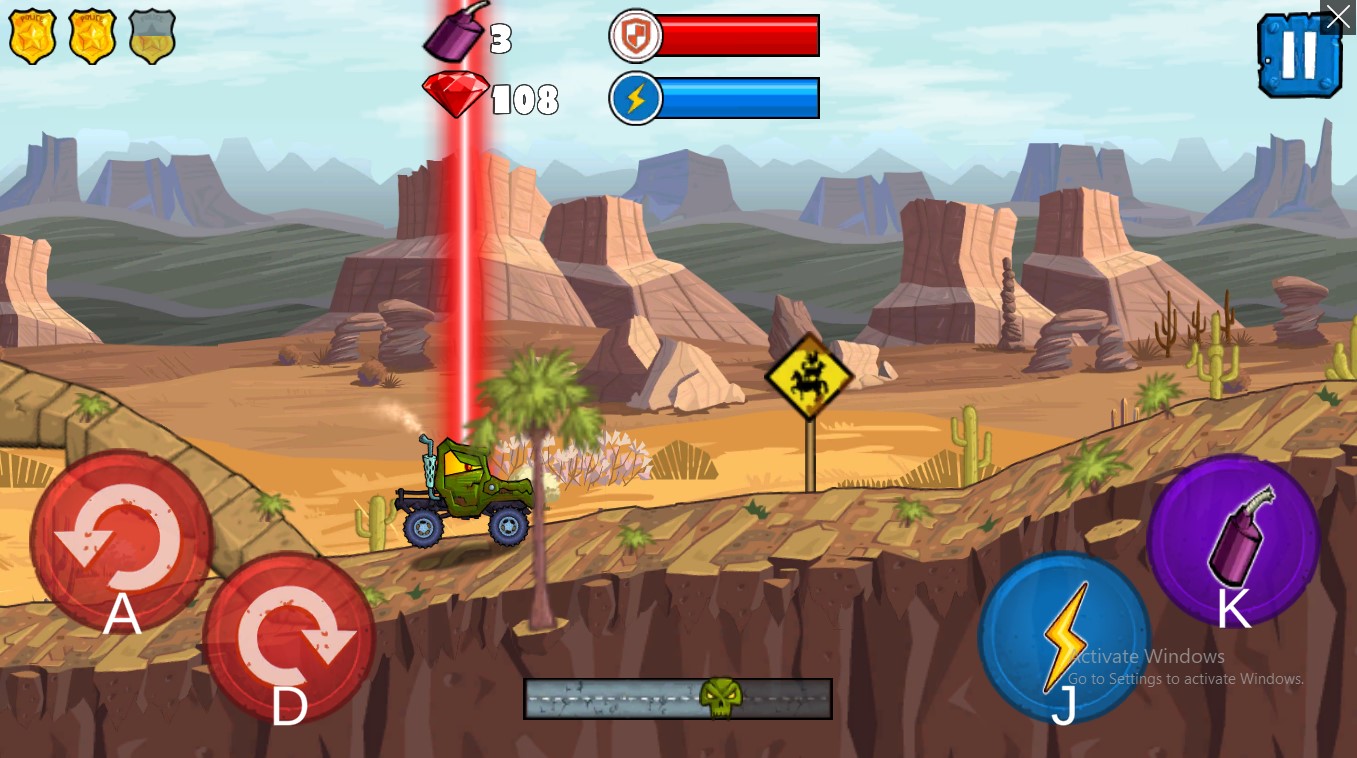This screenshot has height=758, width=1357.
Task: Tap the D rotate-right control
Action: (289, 637)
